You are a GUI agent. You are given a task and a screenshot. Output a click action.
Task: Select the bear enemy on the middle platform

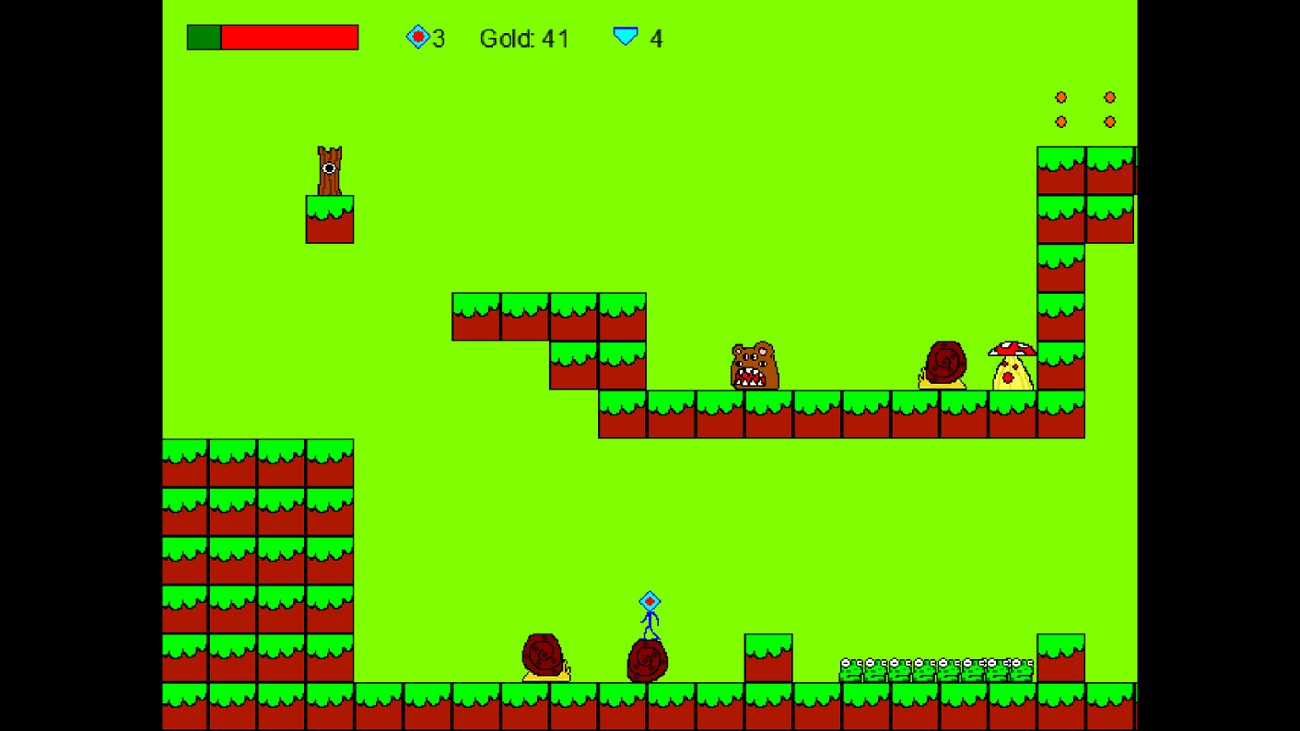753,365
